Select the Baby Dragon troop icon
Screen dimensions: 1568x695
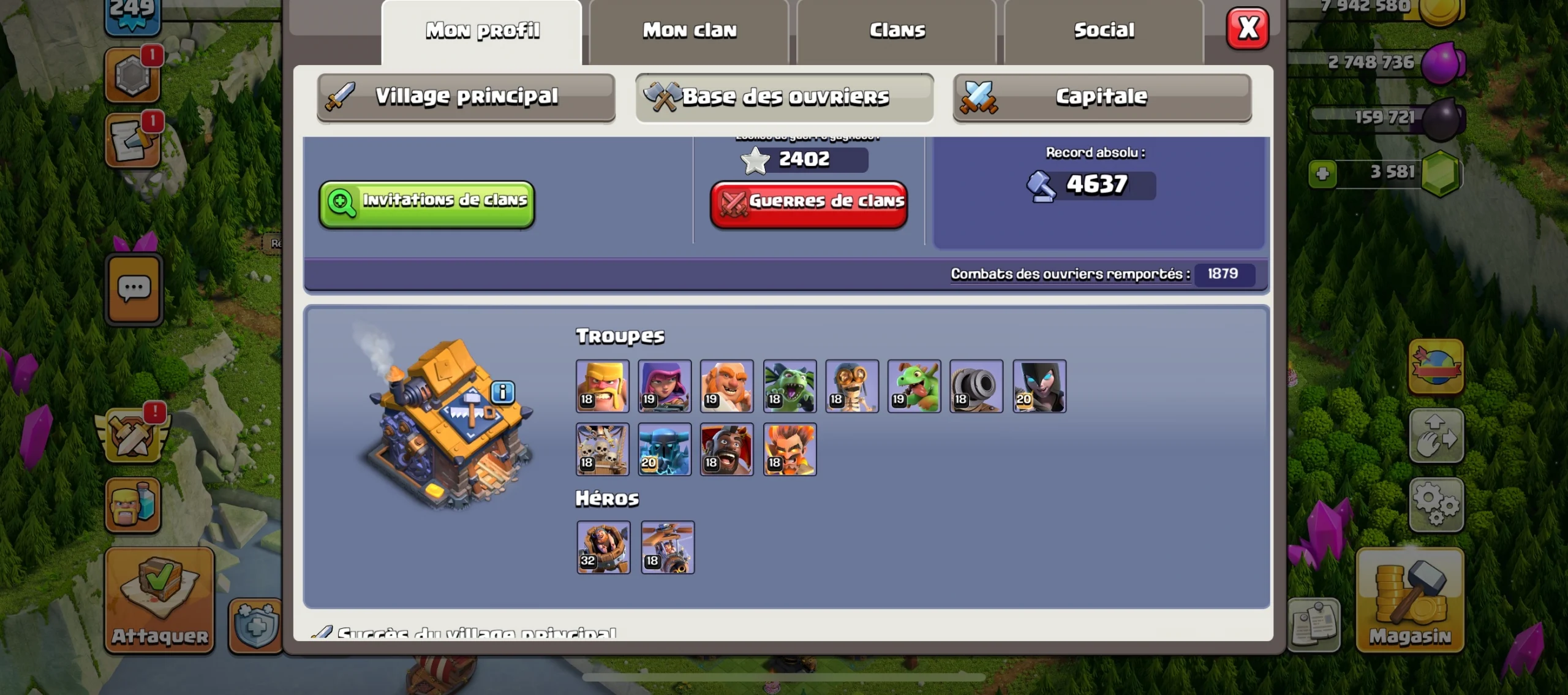coord(914,386)
